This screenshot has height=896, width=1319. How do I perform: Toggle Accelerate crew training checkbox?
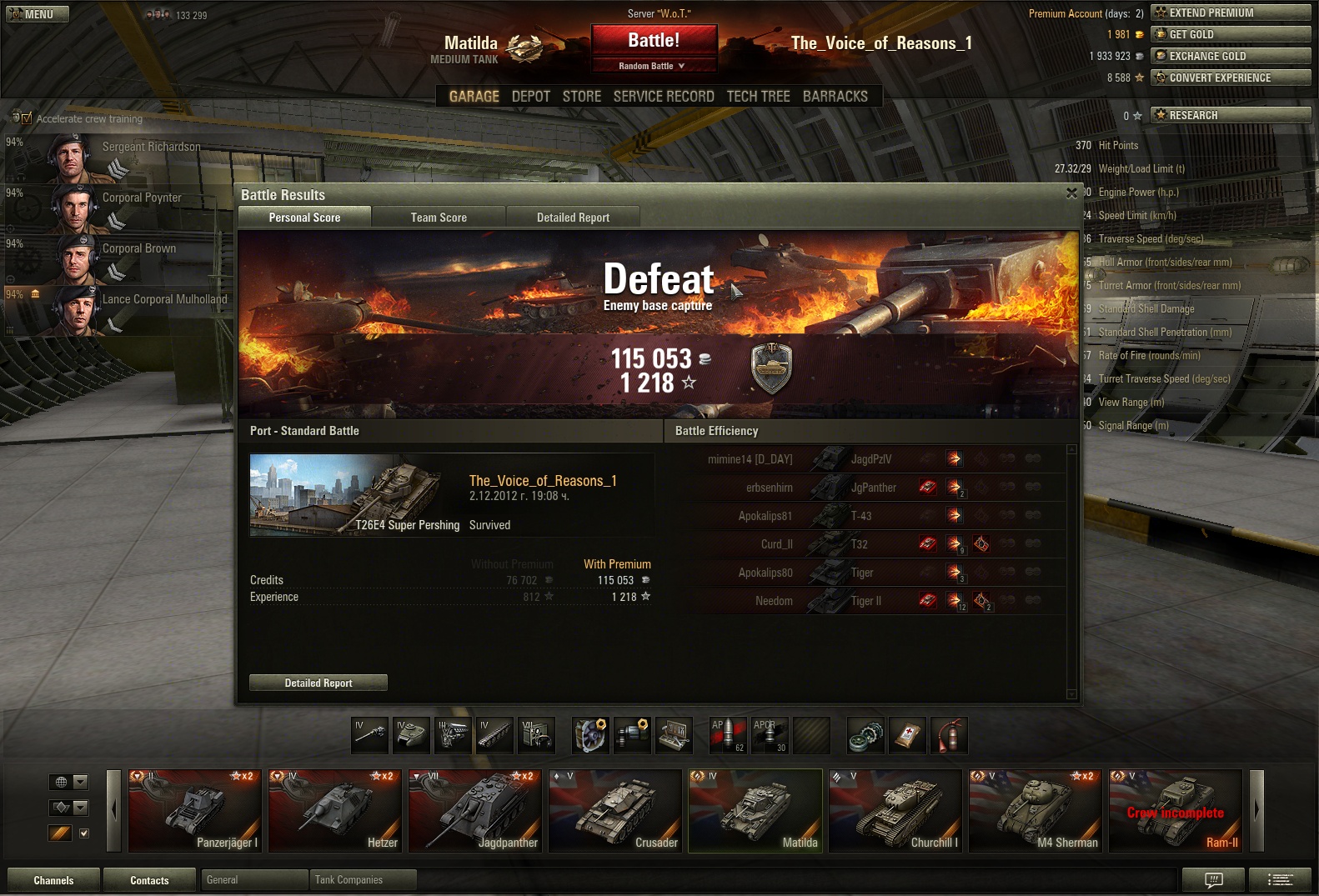(27, 118)
